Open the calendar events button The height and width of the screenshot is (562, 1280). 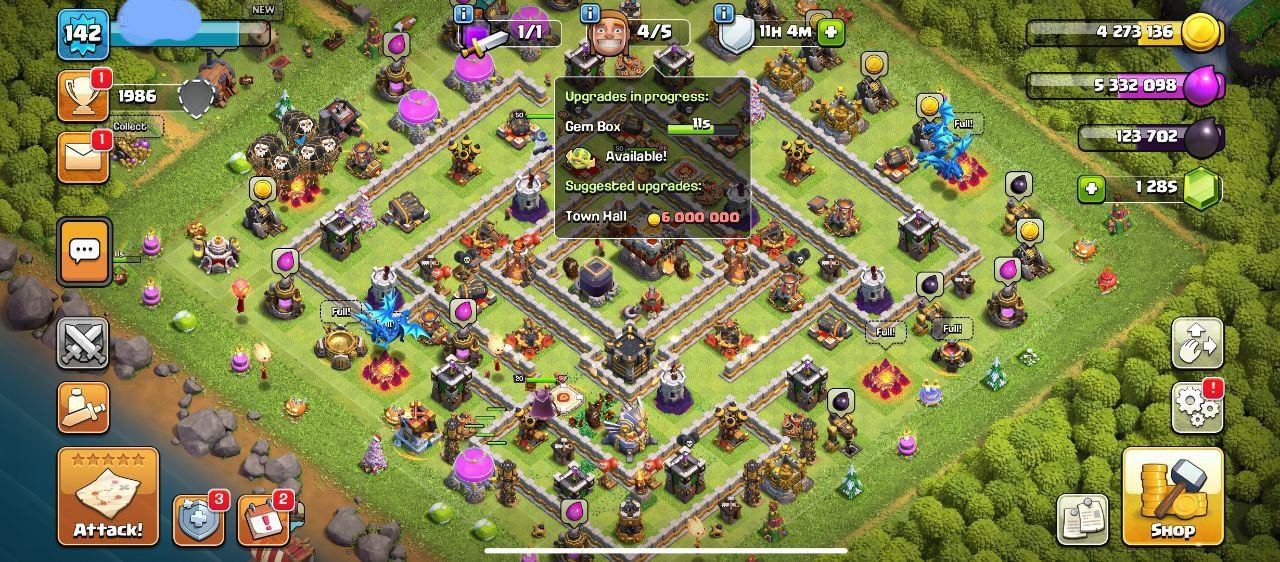point(263,520)
